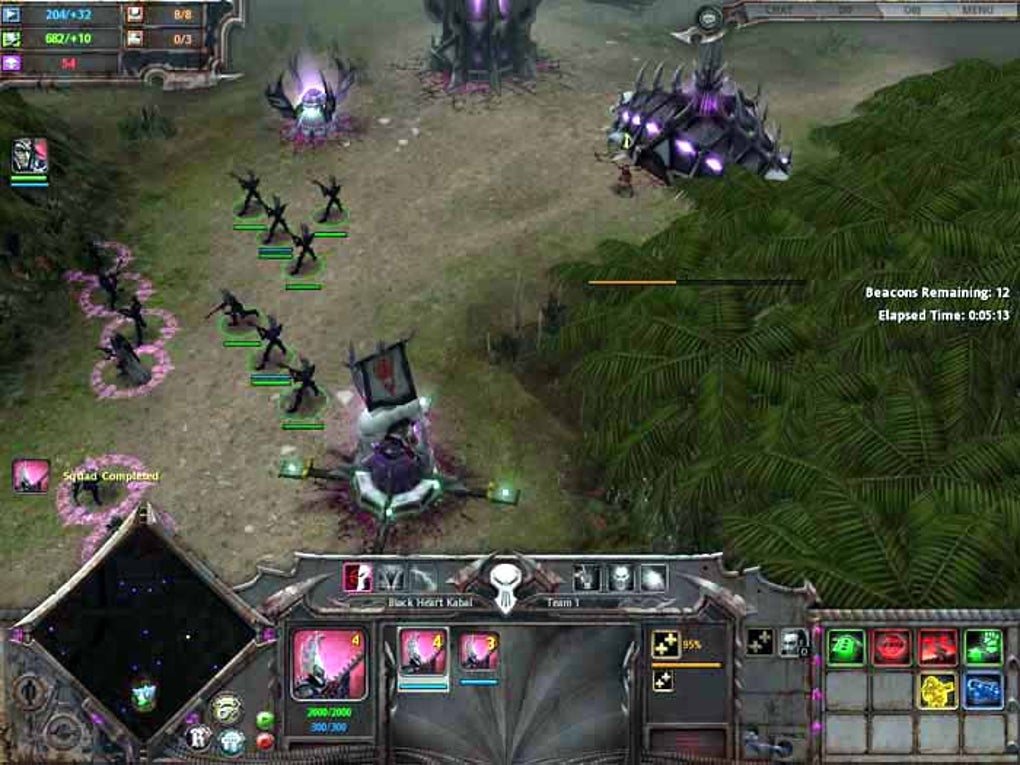Select the squad card numbered 3
The image size is (1020, 765).
479,653
